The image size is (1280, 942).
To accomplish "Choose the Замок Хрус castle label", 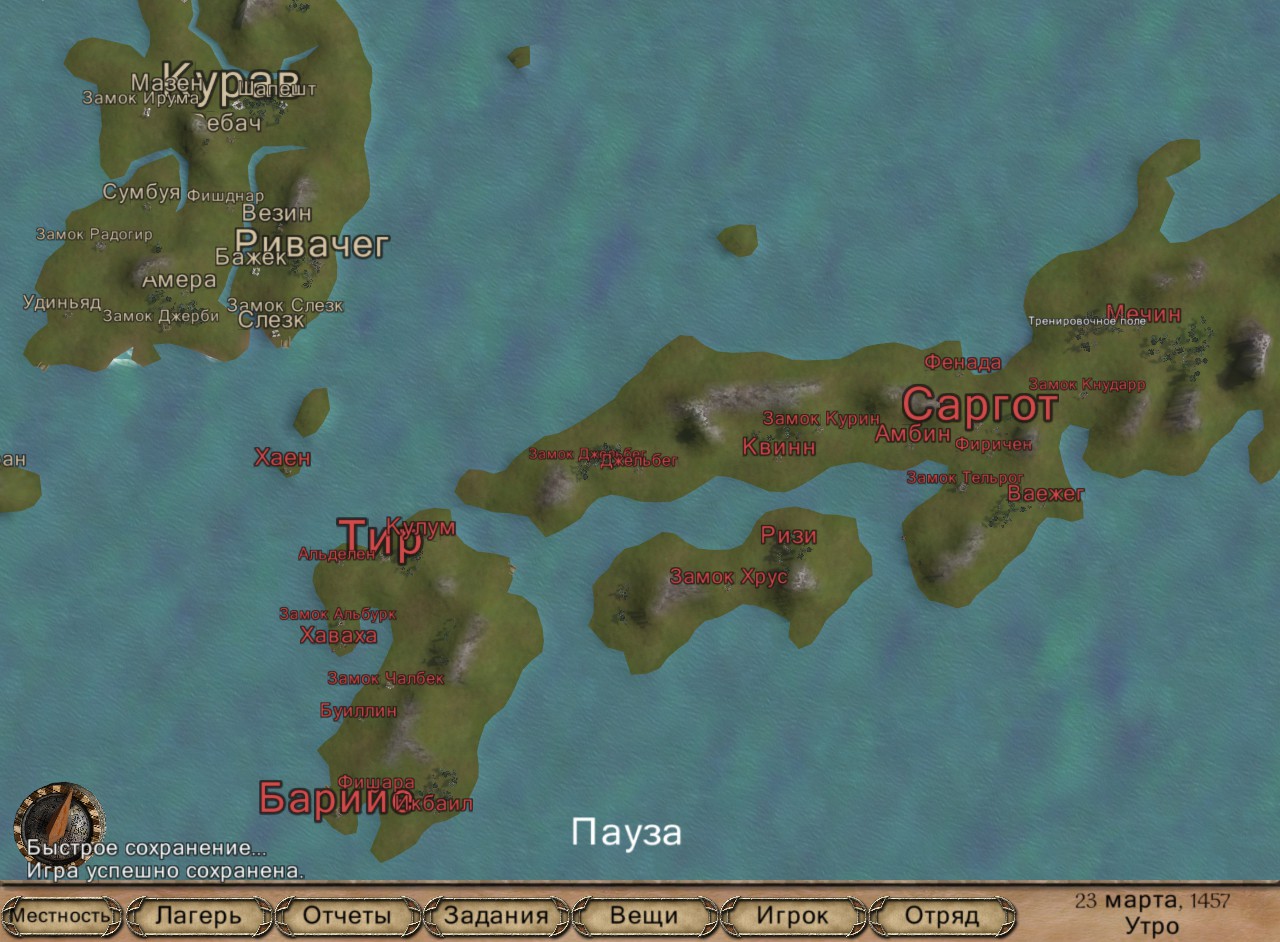I will coord(729,577).
